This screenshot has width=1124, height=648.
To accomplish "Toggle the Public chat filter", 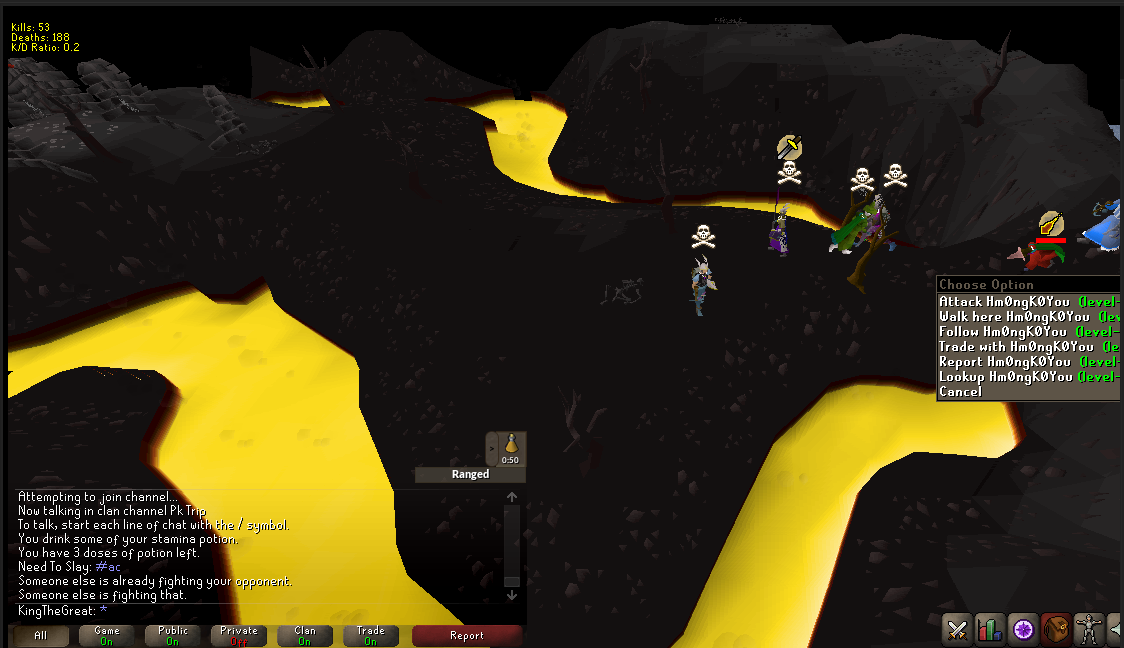I will point(173,636).
